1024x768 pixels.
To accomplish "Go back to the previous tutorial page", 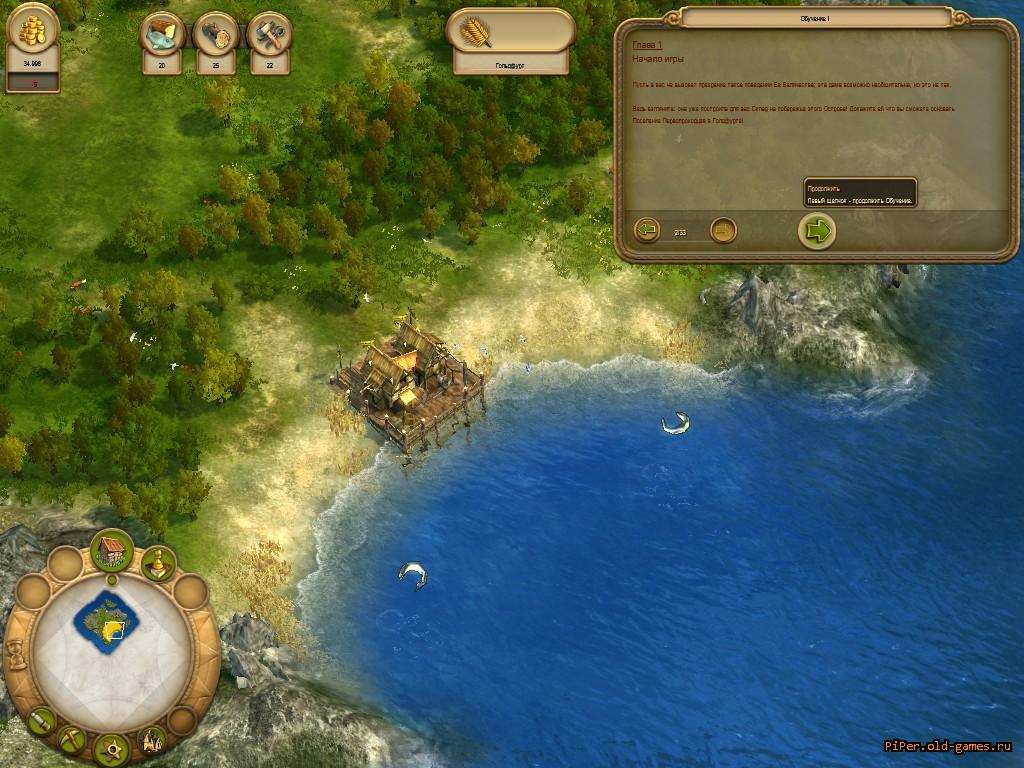I will (647, 231).
